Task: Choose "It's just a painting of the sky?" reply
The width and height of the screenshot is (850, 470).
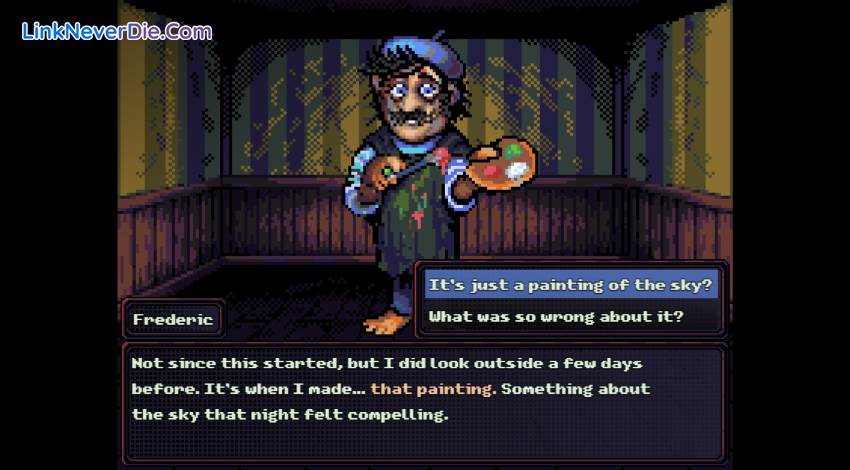Action: (571, 286)
